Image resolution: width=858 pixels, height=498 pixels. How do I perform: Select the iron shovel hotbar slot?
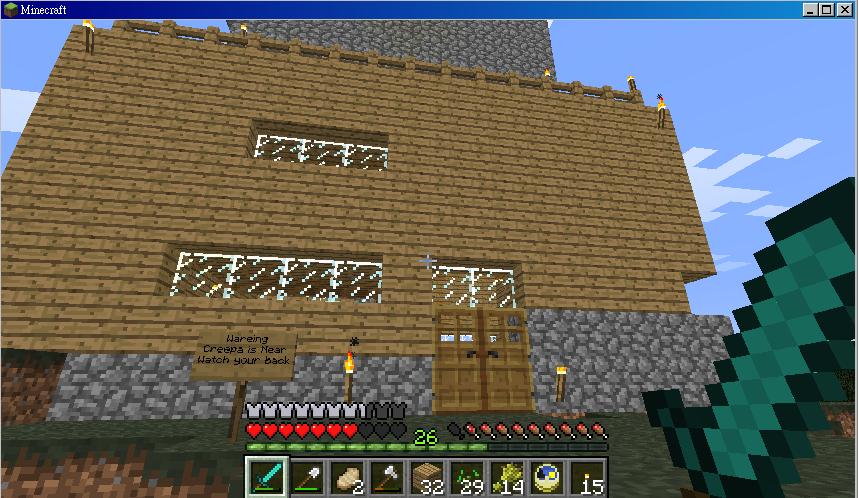[x=307, y=478]
